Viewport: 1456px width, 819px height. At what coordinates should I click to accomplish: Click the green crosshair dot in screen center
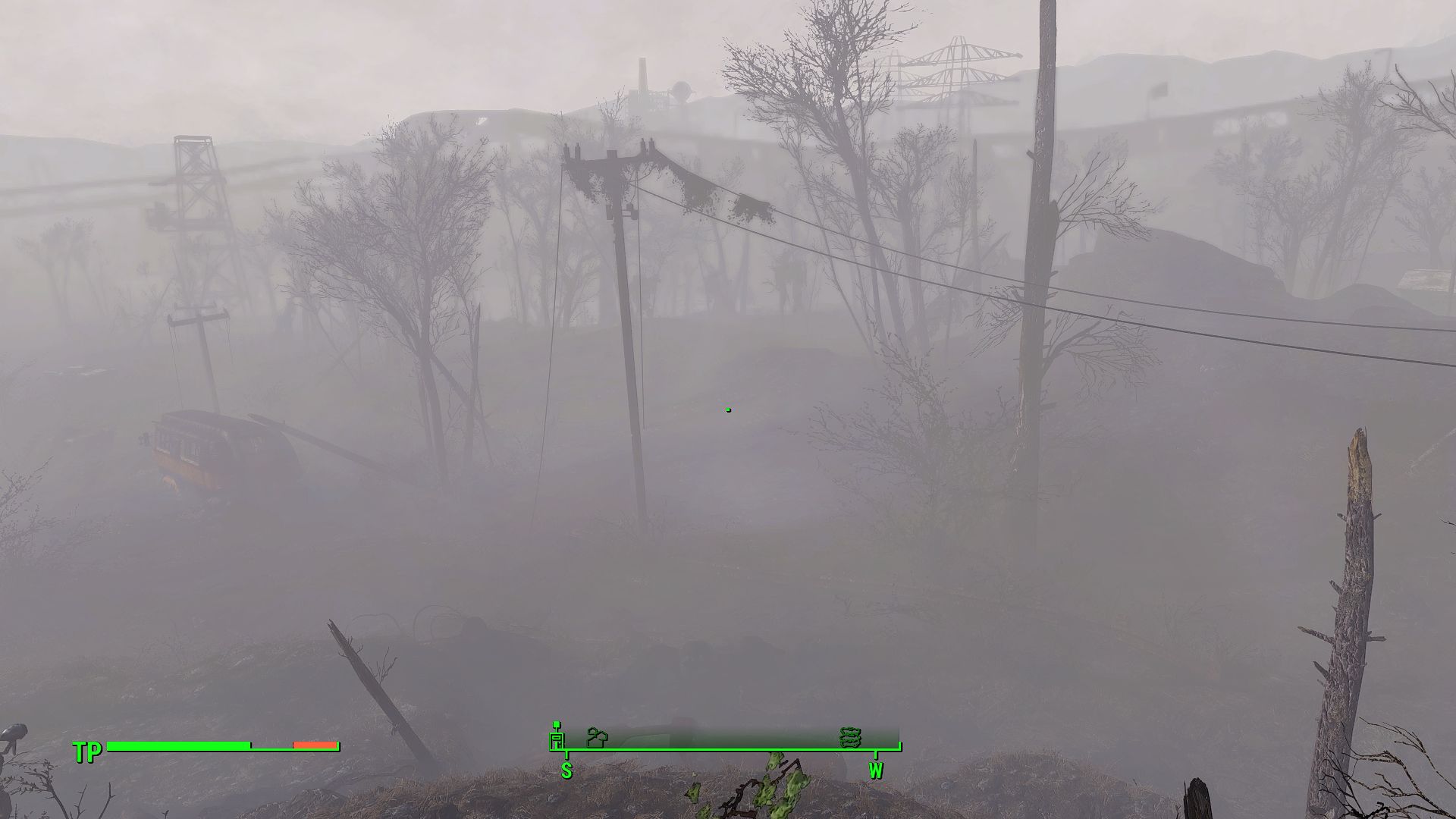click(x=728, y=409)
